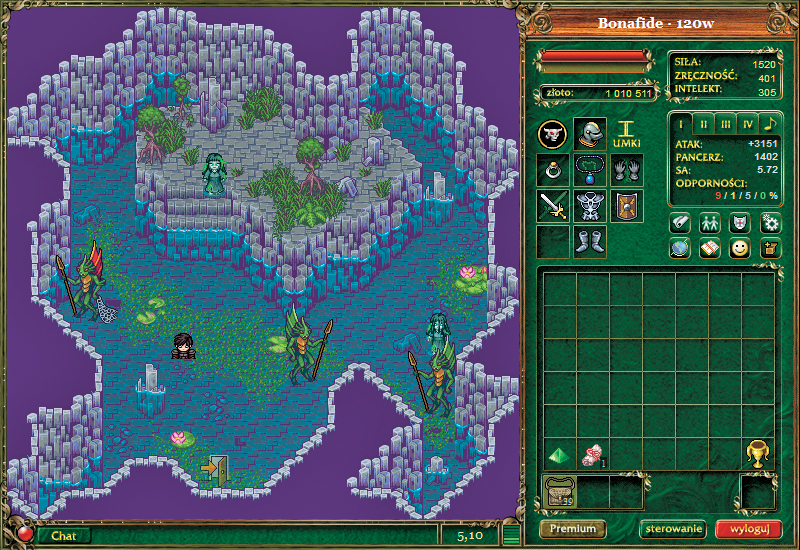The height and width of the screenshot is (550, 800).
Task: Select the silver chest armor slot
Action: tap(589, 206)
